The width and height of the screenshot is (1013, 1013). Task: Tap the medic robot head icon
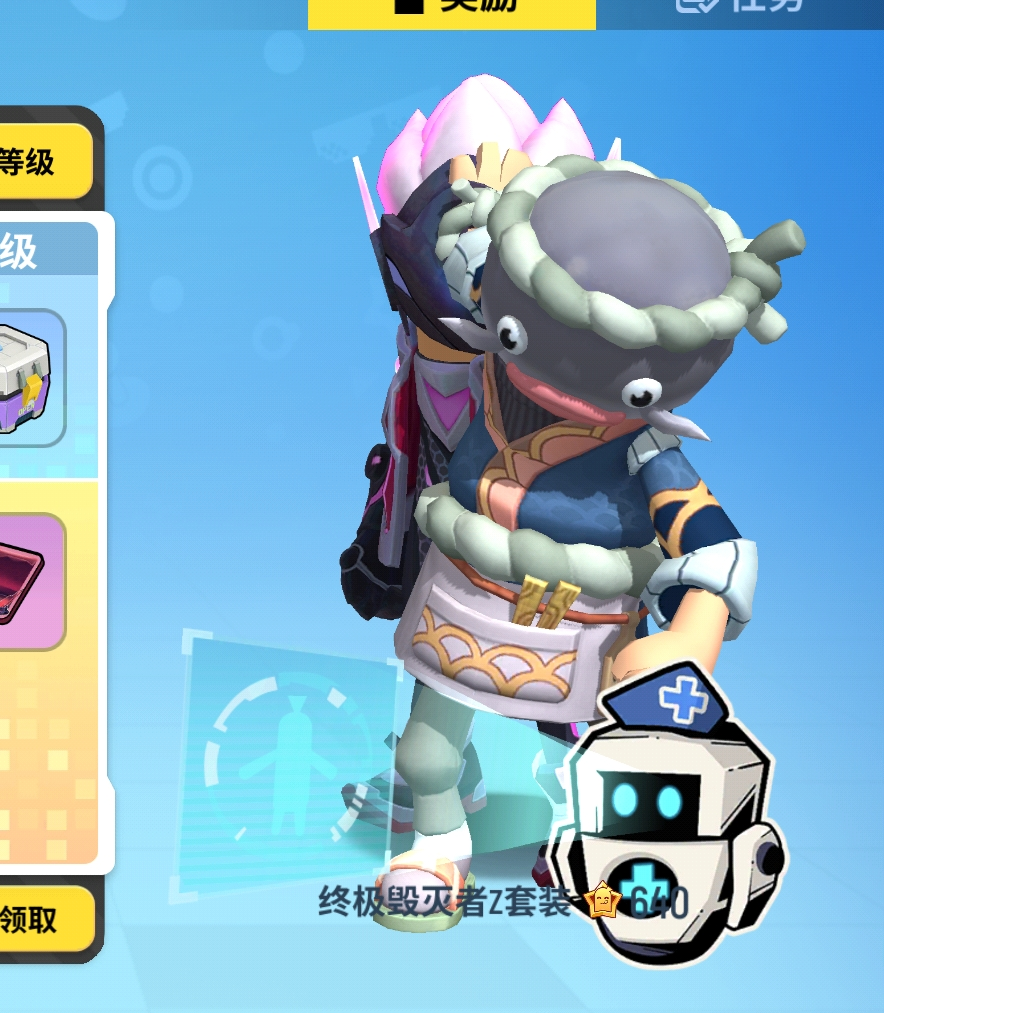coord(672,814)
